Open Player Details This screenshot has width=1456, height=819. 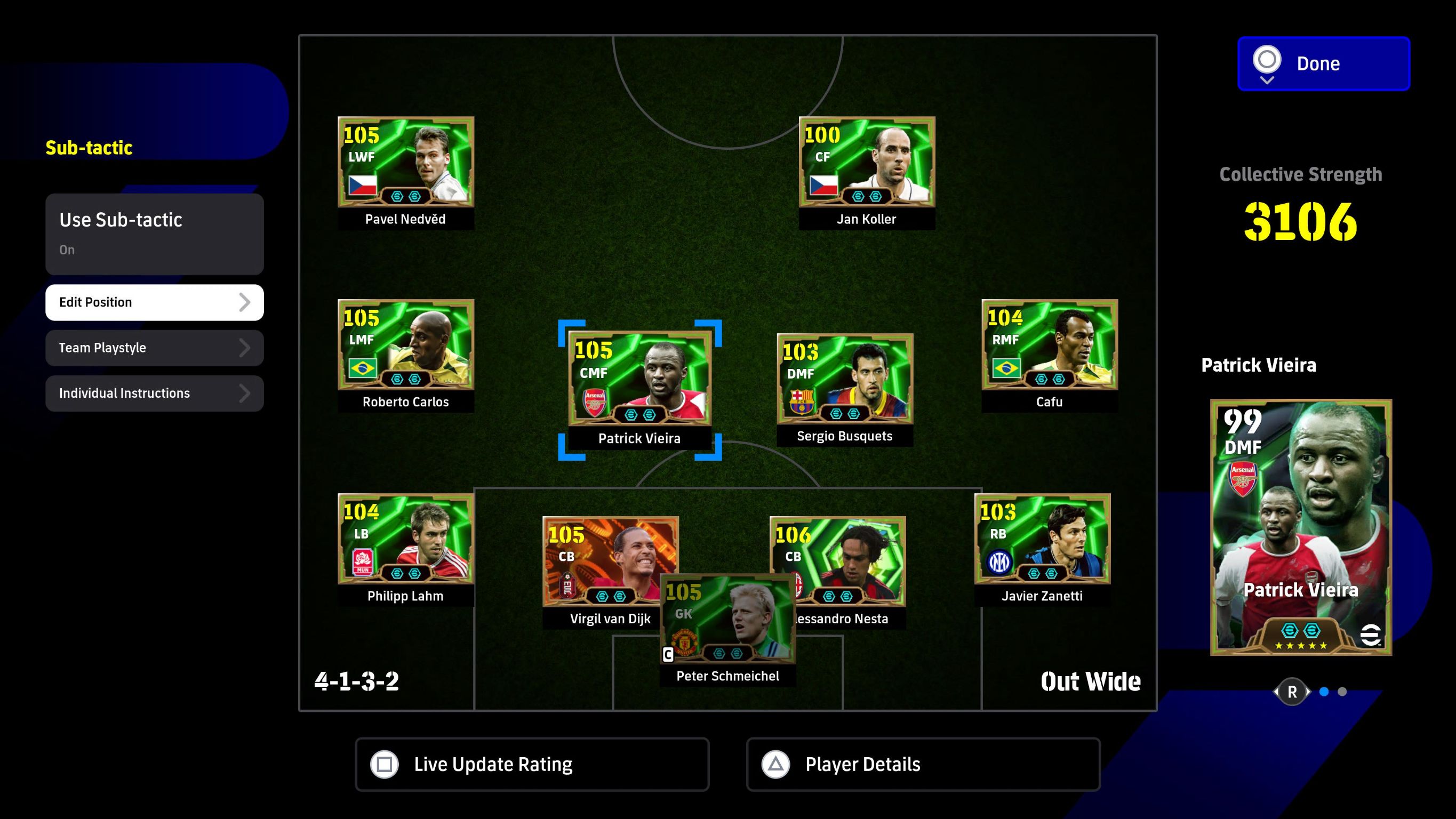[923, 764]
